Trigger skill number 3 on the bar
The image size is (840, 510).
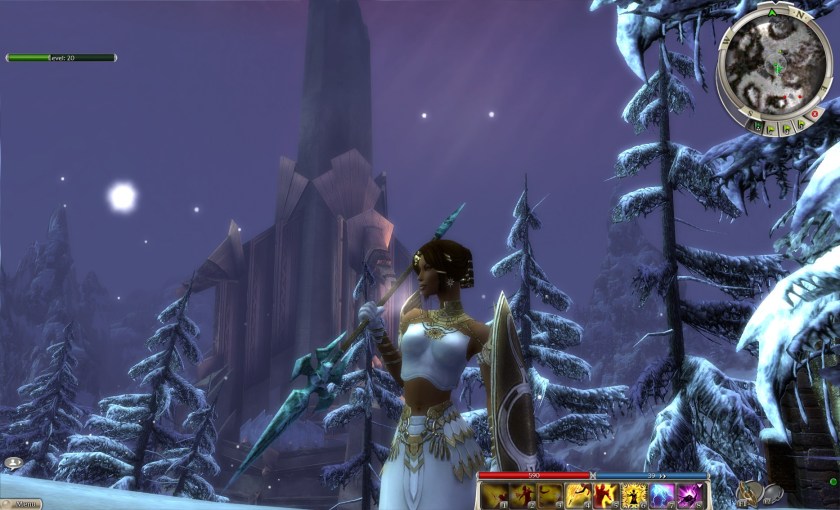[x=550, y=495]
